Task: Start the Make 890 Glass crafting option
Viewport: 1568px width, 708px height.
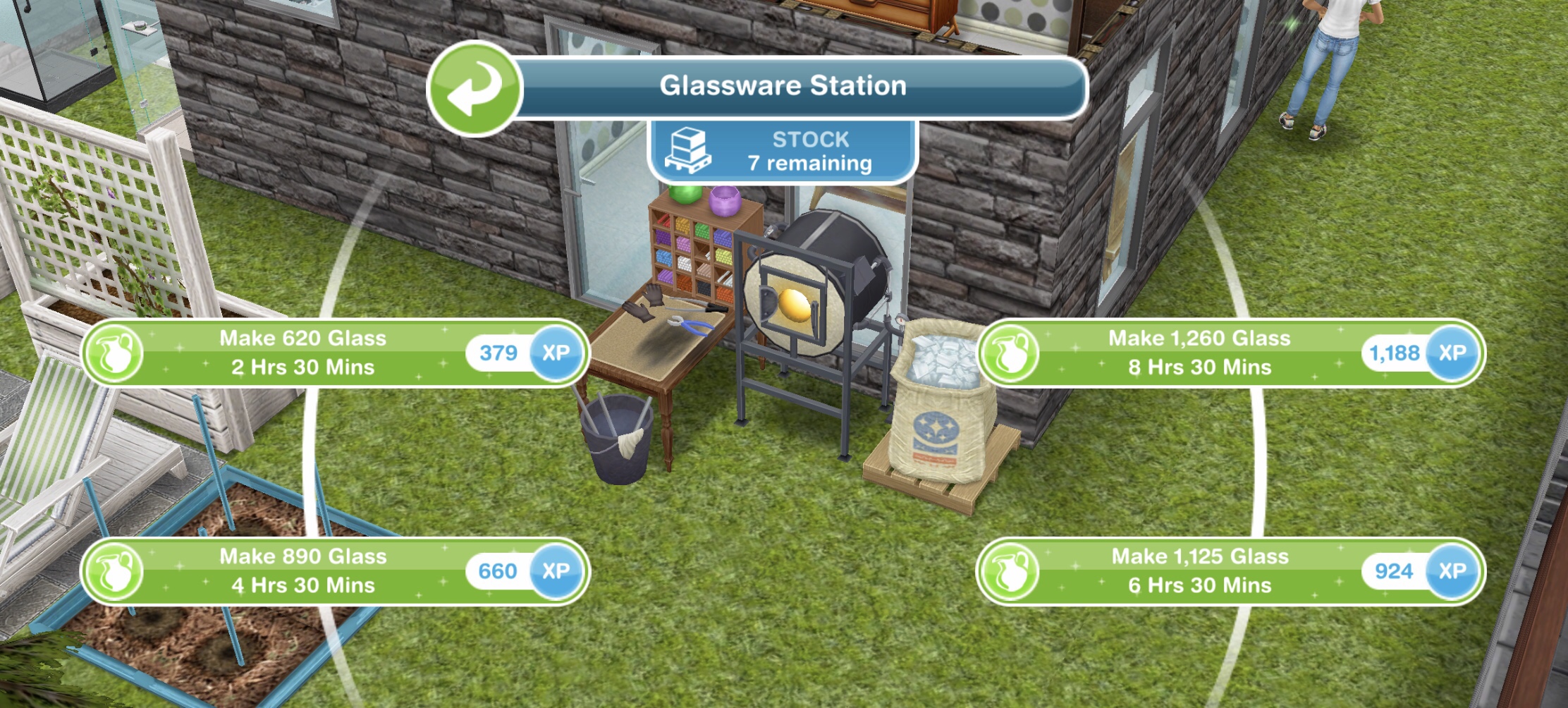Action: (303, 572)
